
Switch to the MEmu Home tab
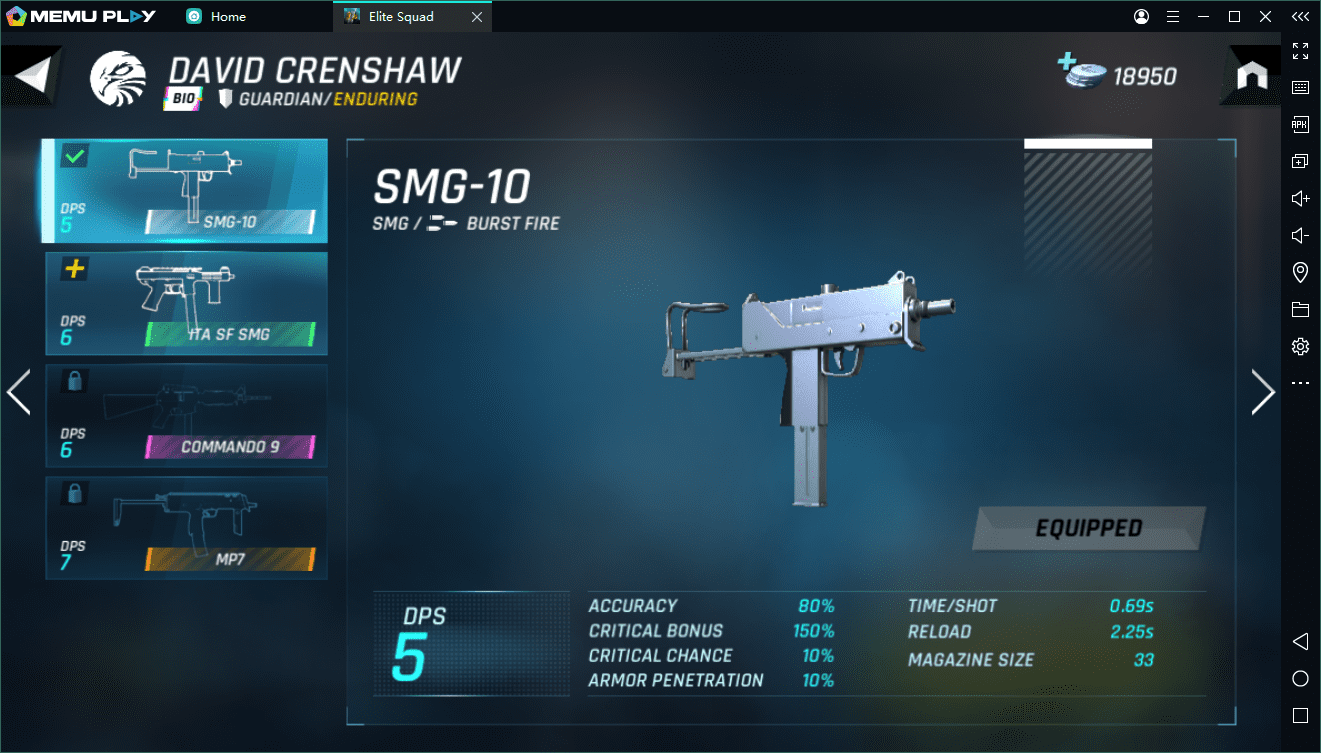click(217, 16)
